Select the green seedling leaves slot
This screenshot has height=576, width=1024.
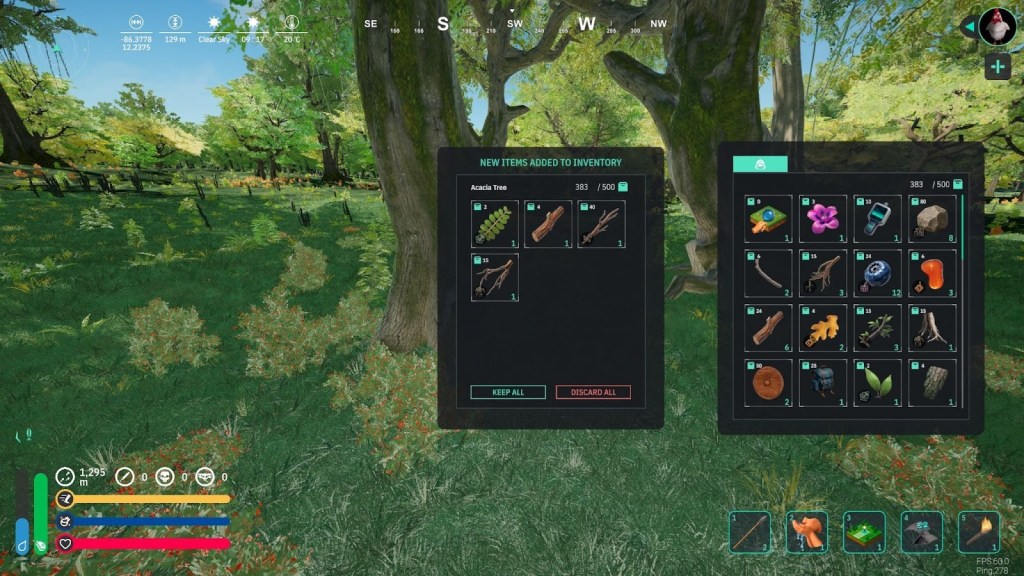pos(877,382)
